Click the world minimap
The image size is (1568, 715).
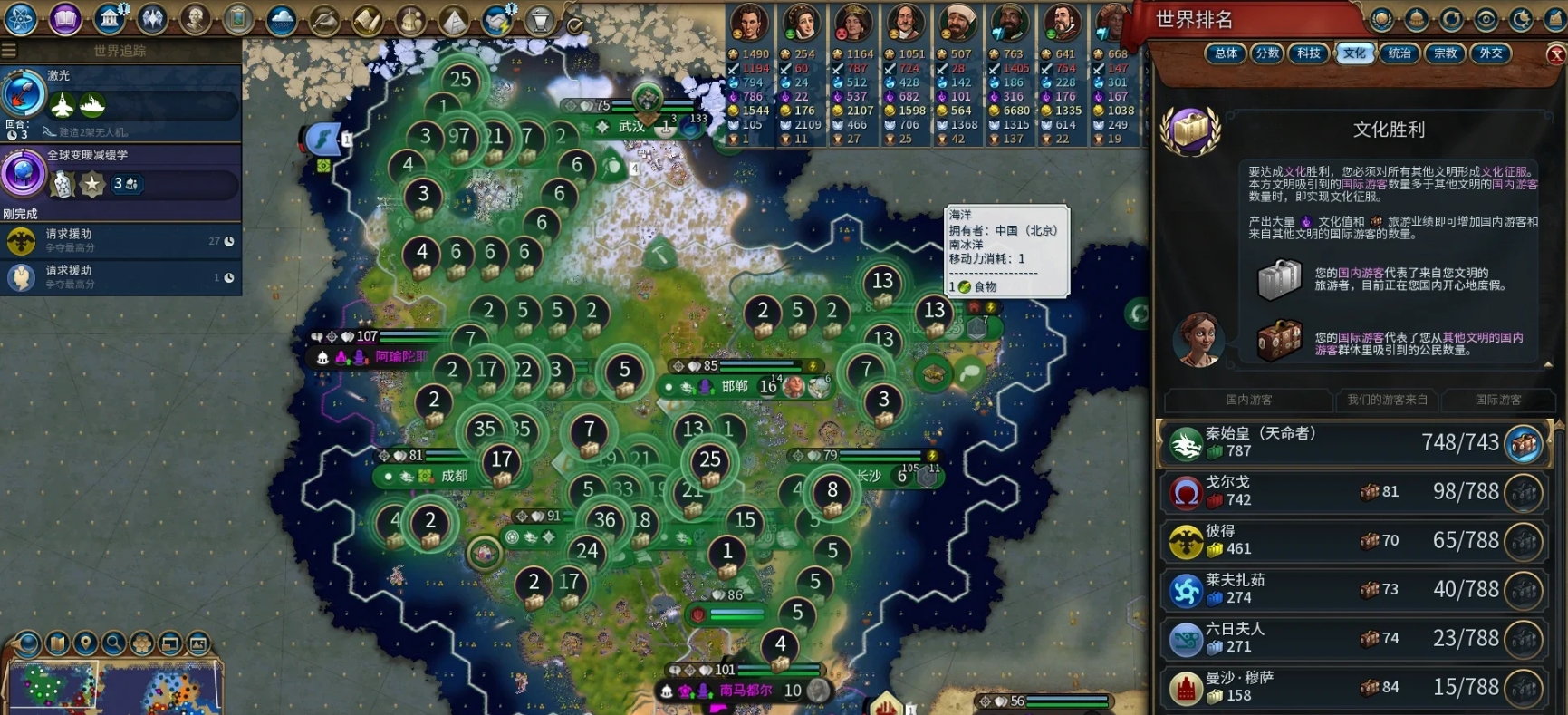click(113, 688)
